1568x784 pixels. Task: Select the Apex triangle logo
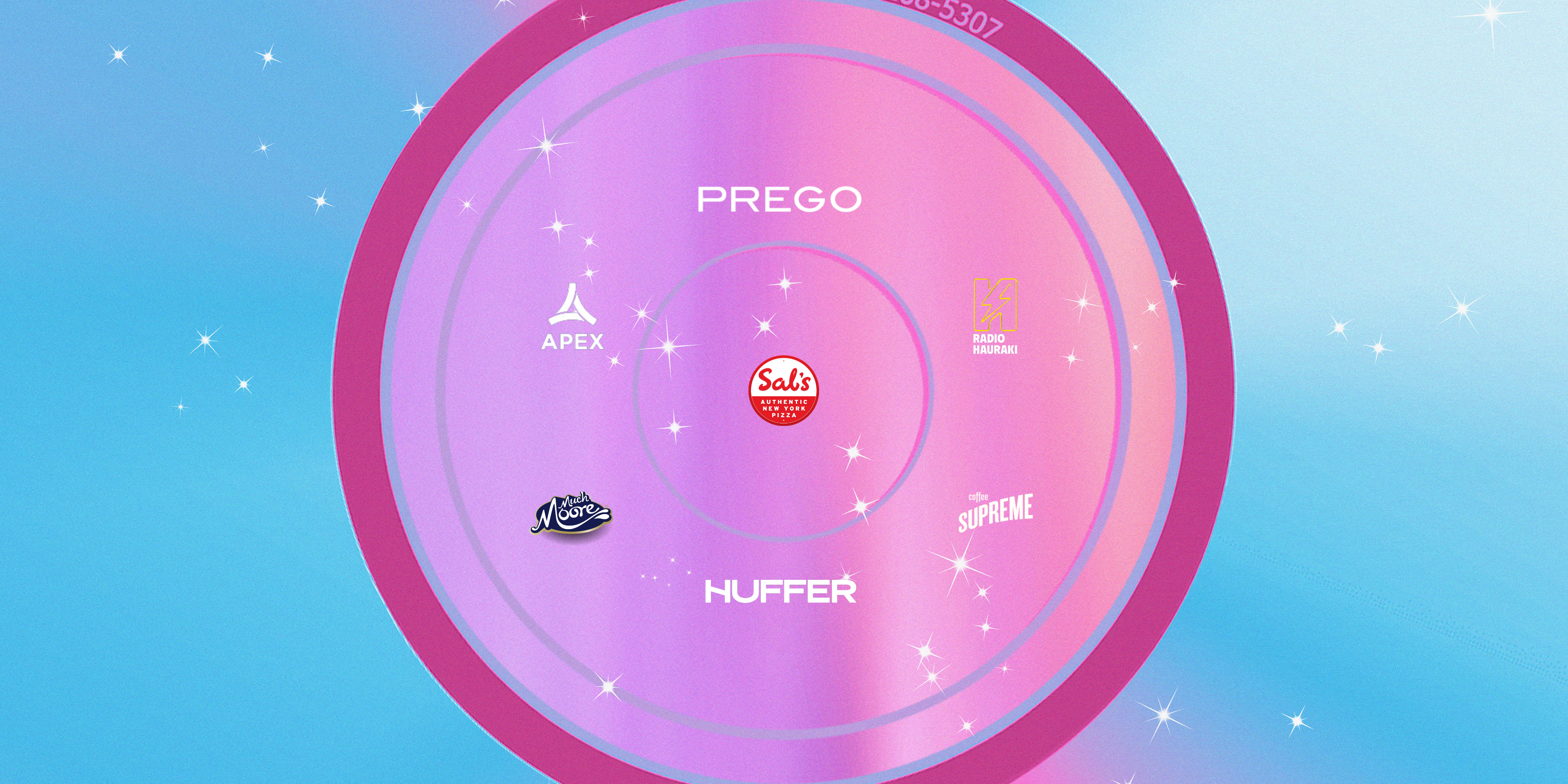[572, 316]
